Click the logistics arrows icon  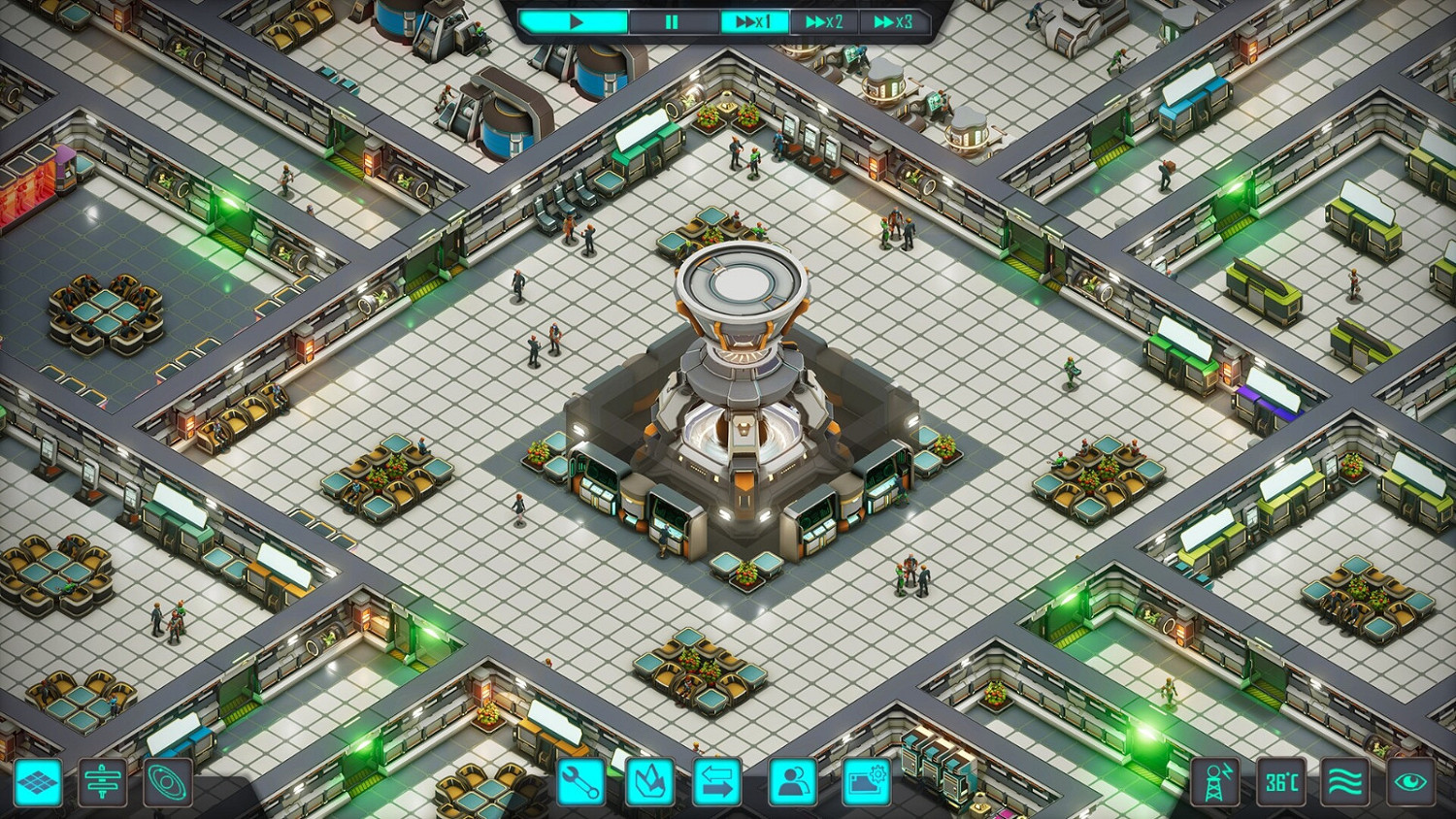716,782
